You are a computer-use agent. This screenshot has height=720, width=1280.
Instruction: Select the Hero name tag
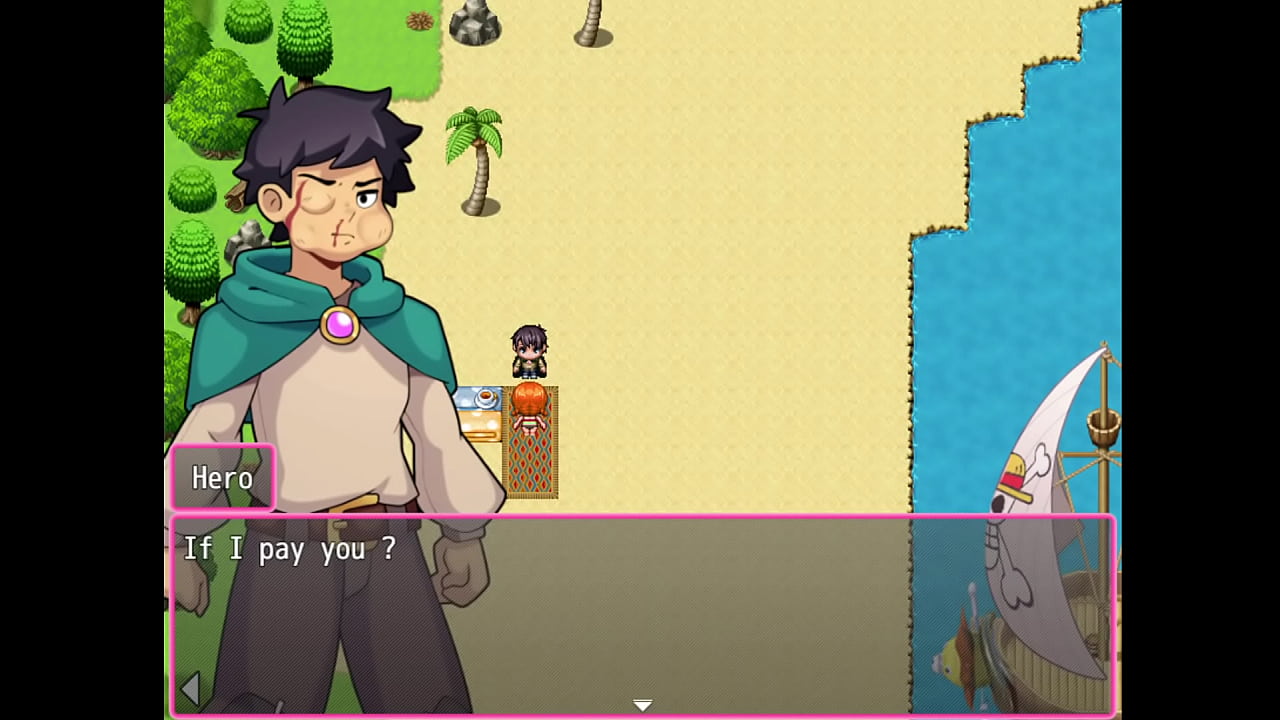pyautogui.click(x=222, y=478)
